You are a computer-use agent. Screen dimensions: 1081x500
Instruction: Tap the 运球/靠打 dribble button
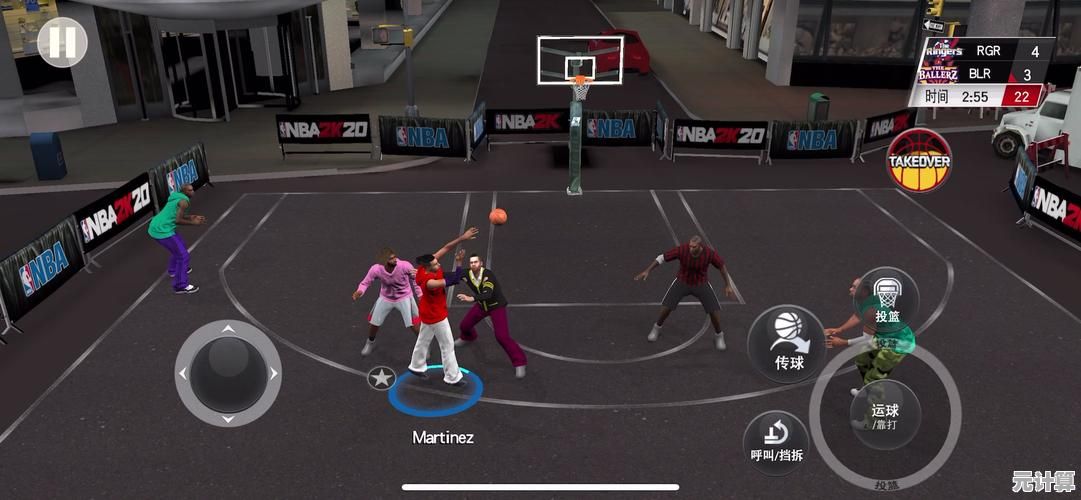[x=885, y=414]
